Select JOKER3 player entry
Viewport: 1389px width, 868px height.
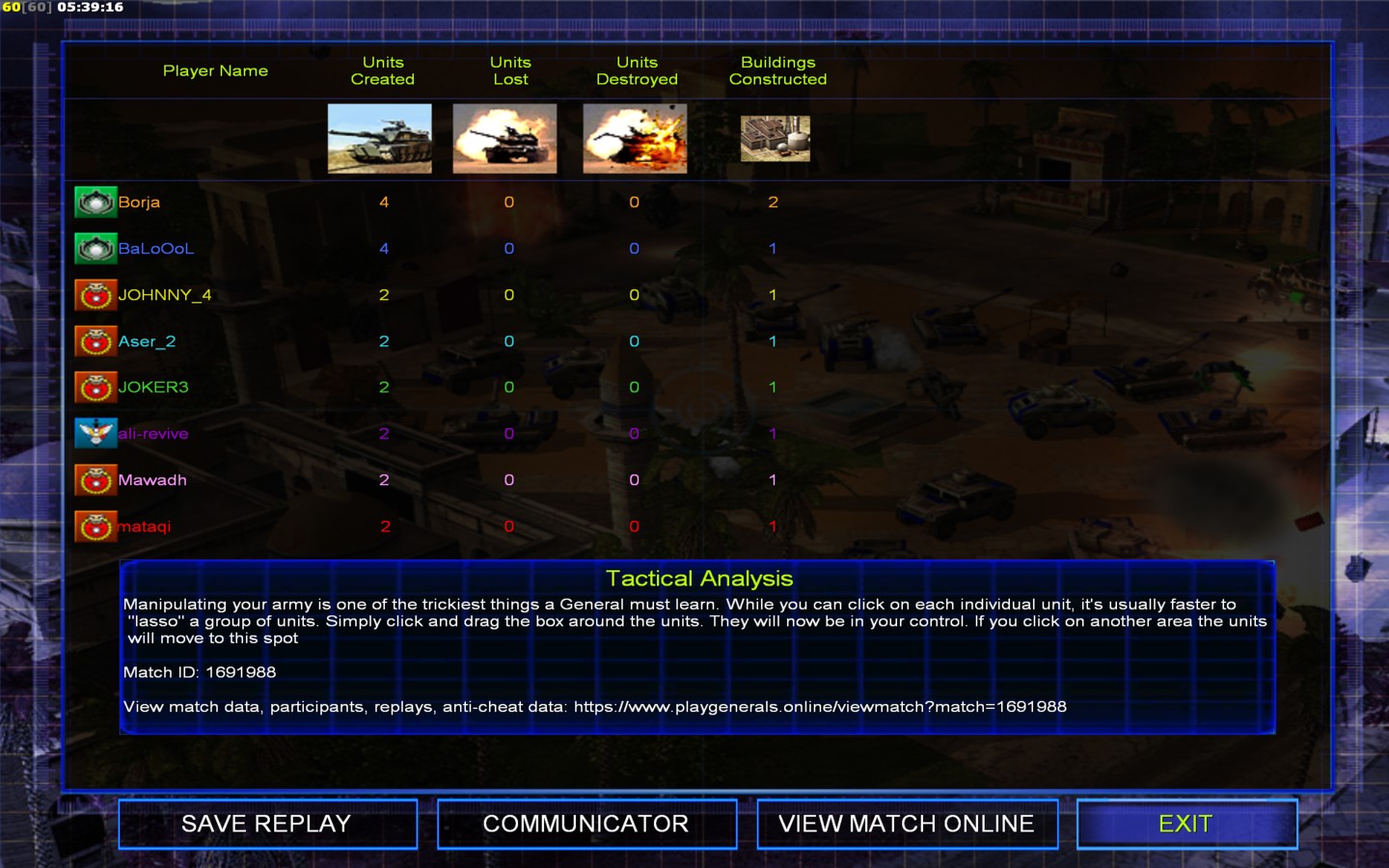pyautogui.click(x=152, y=388)
